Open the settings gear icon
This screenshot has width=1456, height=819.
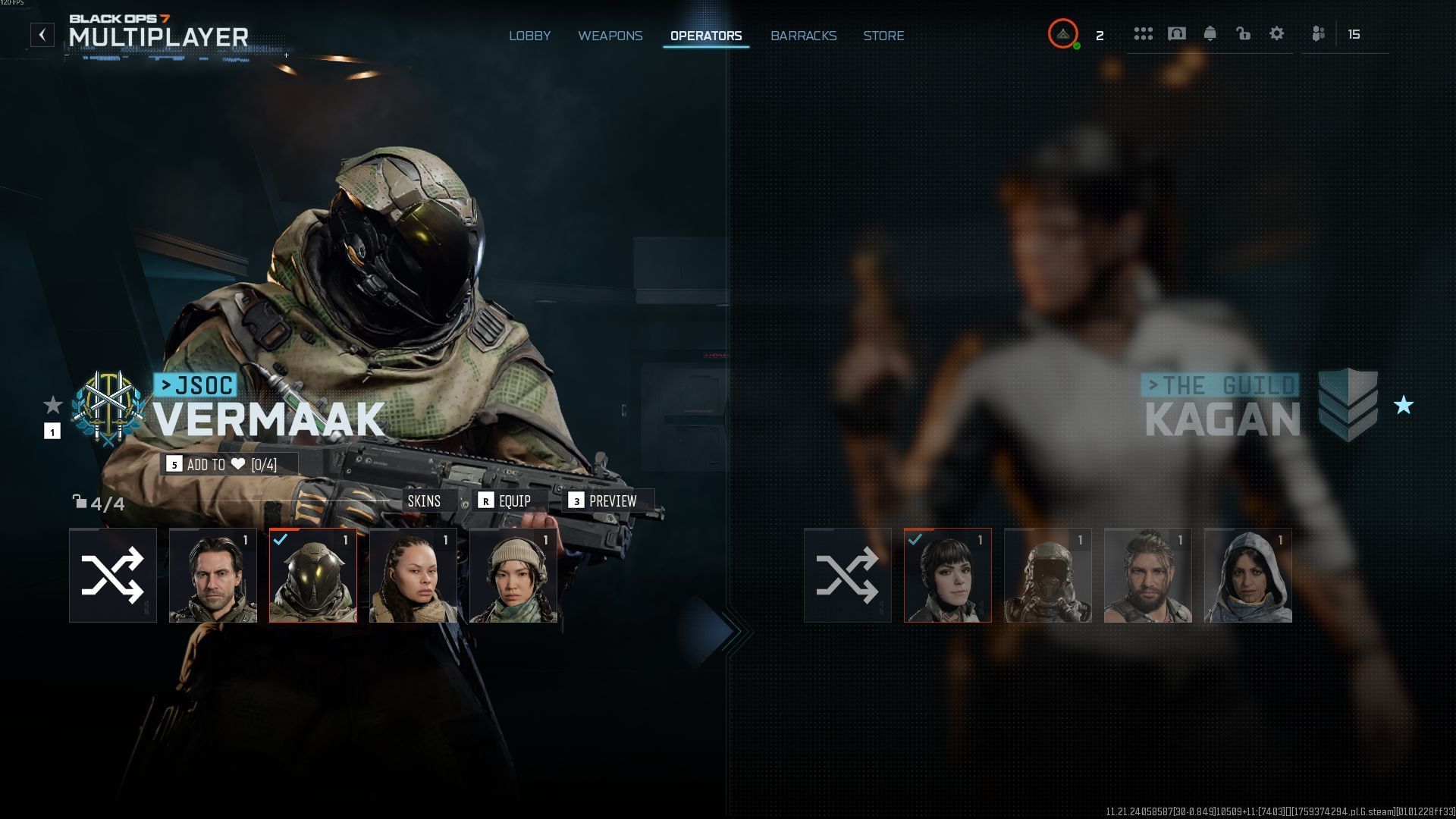pos(1276,34)
